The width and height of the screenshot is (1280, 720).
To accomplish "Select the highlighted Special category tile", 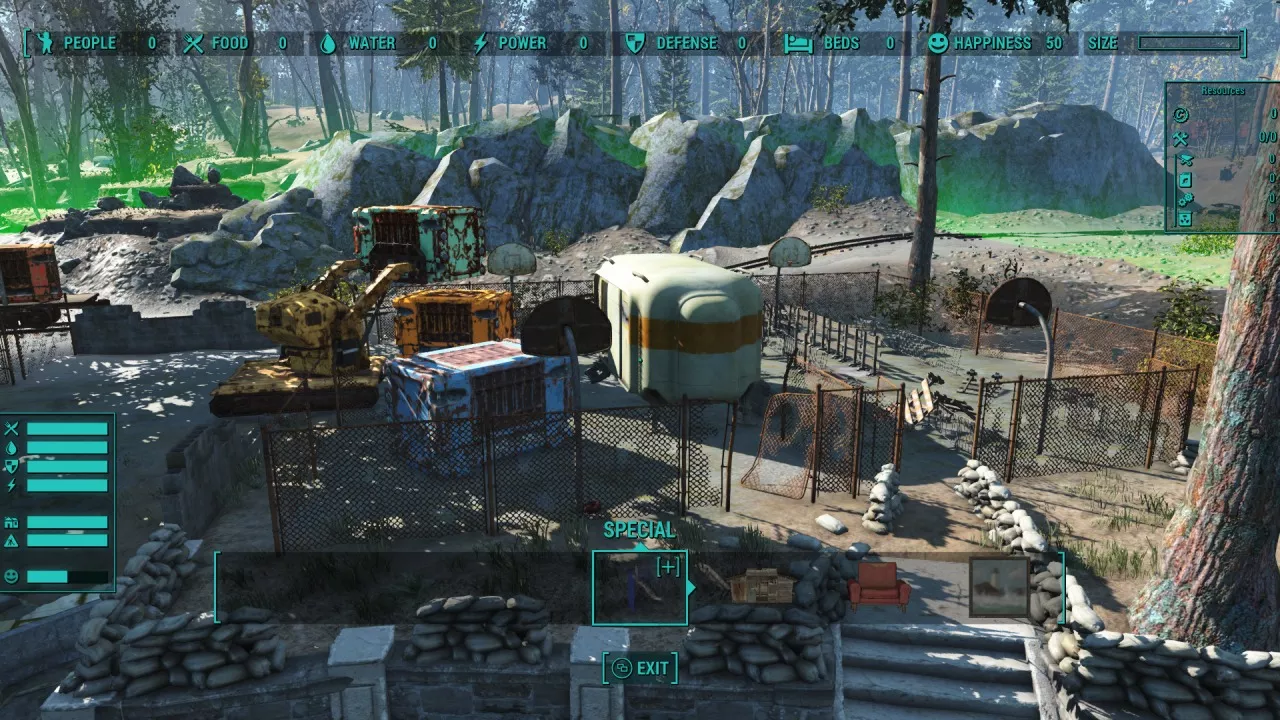I will [x=640, y=587].
